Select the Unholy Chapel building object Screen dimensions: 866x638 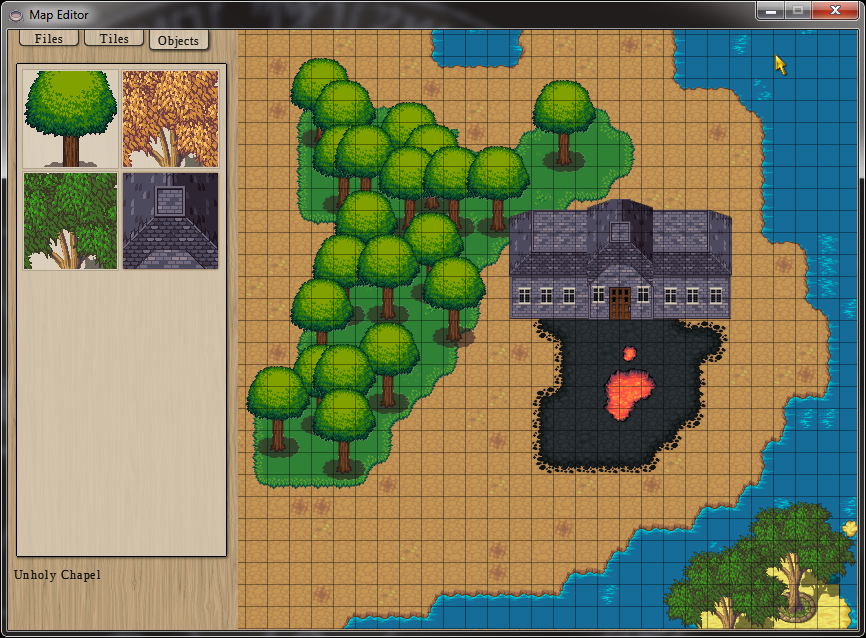170,221
